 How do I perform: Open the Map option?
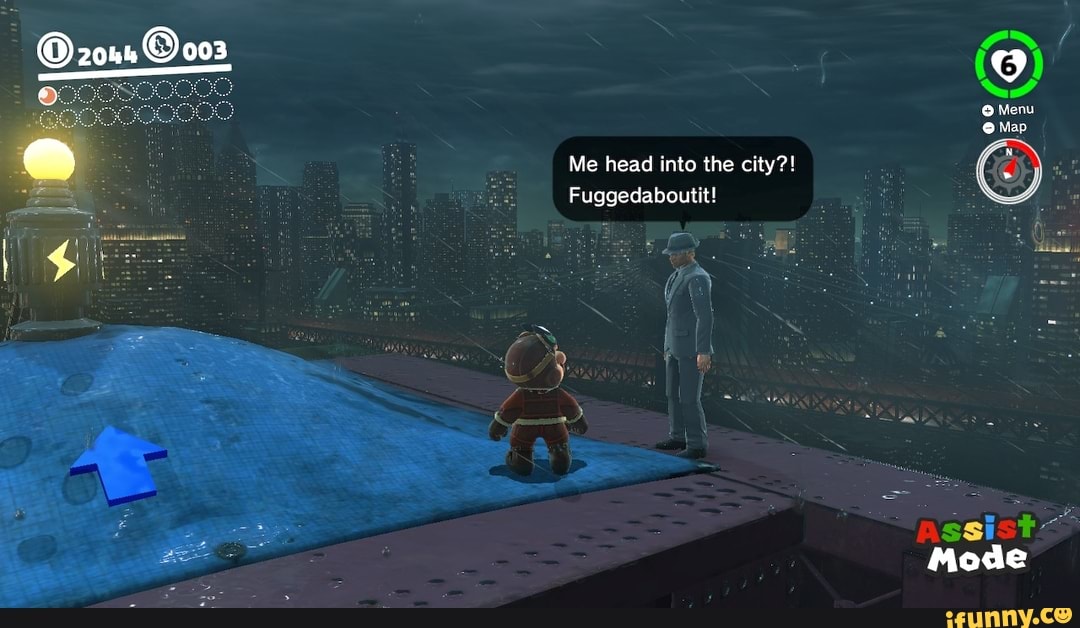[1005, 127]
